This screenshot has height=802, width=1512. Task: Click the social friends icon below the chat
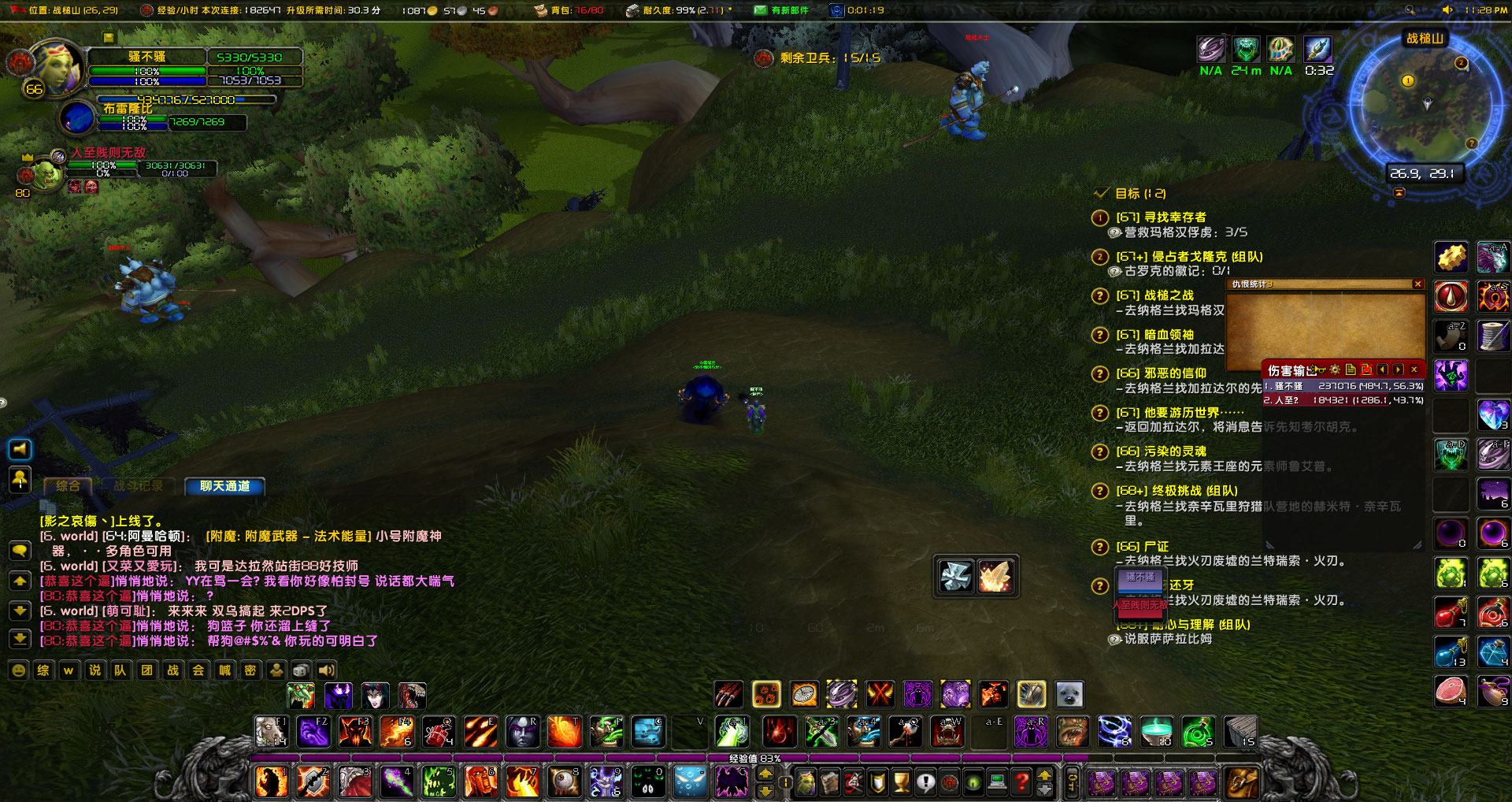tap(278, 670)
